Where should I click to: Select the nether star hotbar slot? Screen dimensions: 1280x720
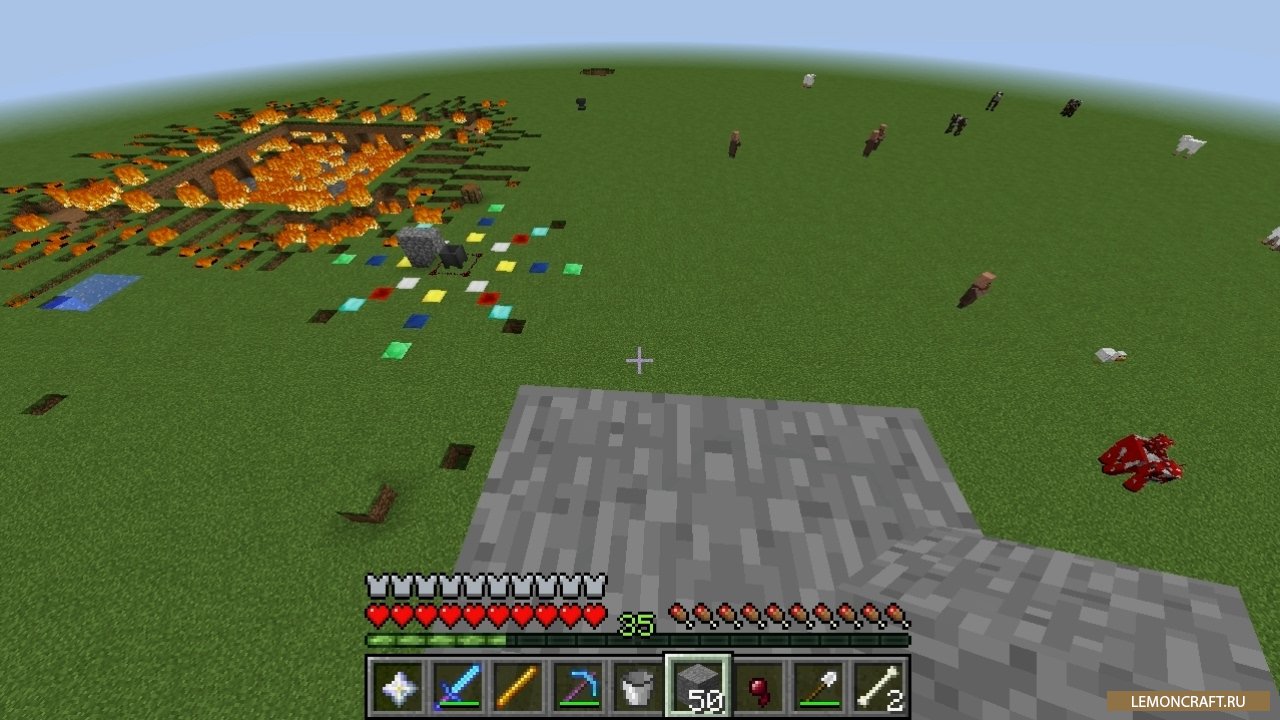click(x=395, y=686)
